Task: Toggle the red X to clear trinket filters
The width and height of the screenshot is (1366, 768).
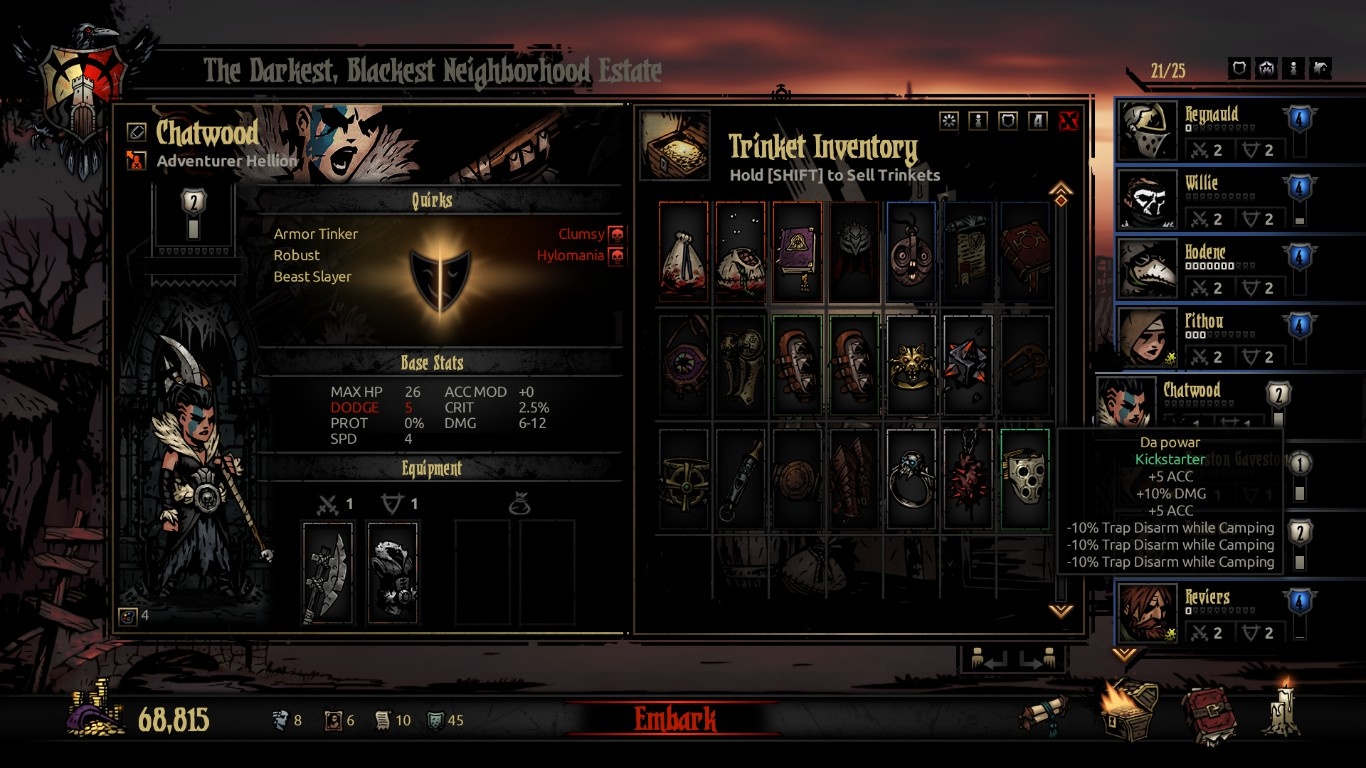Action: coord(1067,120)
